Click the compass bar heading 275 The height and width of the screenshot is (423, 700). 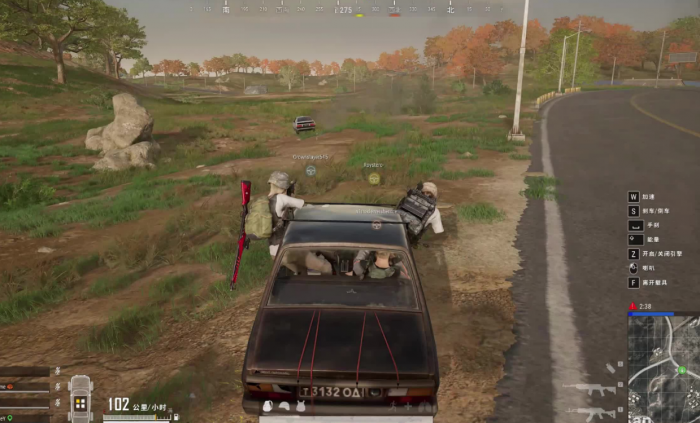(344, 10)
